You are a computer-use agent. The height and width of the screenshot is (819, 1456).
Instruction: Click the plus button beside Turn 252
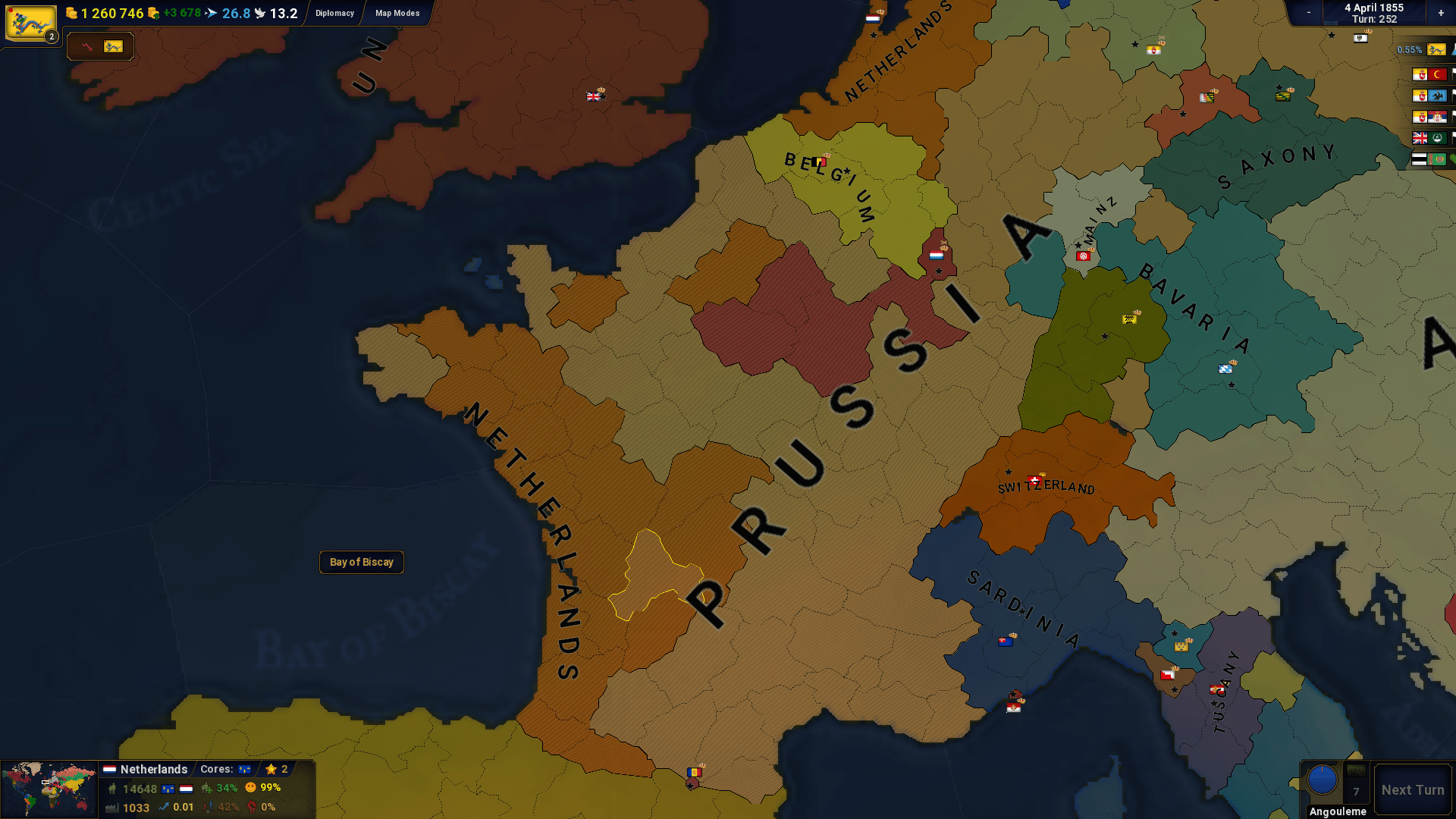point(1440,13)
